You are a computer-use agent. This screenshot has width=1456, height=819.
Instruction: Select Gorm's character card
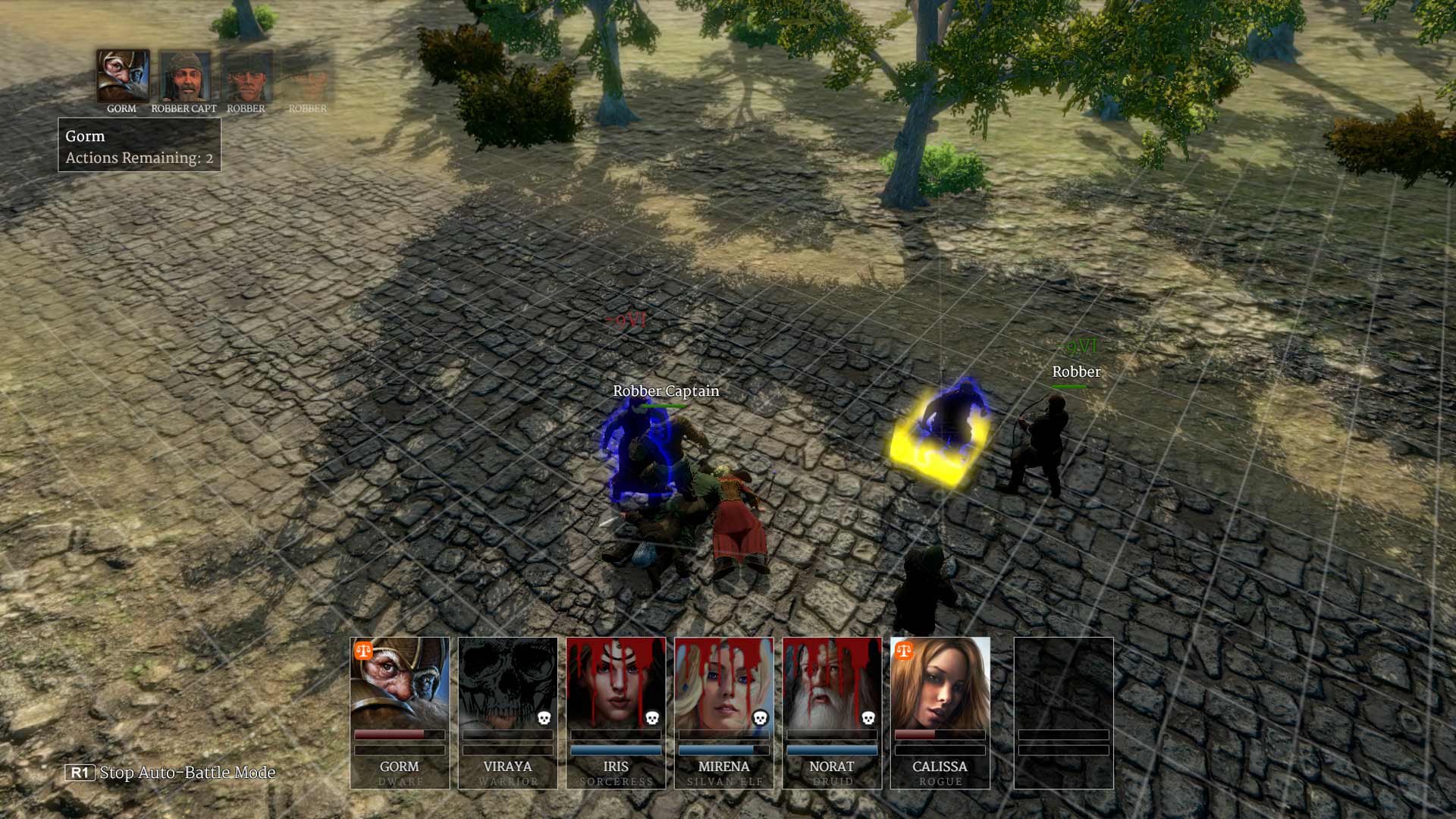400,713
